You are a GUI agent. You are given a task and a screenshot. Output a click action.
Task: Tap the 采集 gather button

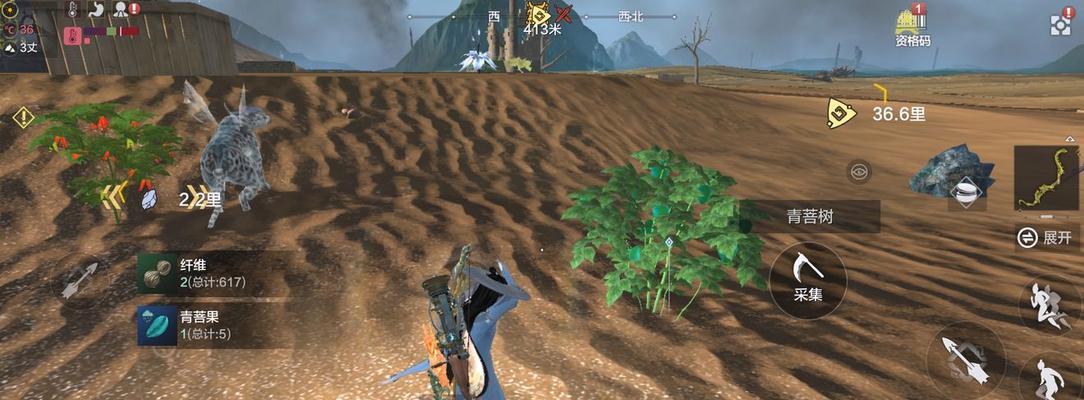[x=808, y=280]
